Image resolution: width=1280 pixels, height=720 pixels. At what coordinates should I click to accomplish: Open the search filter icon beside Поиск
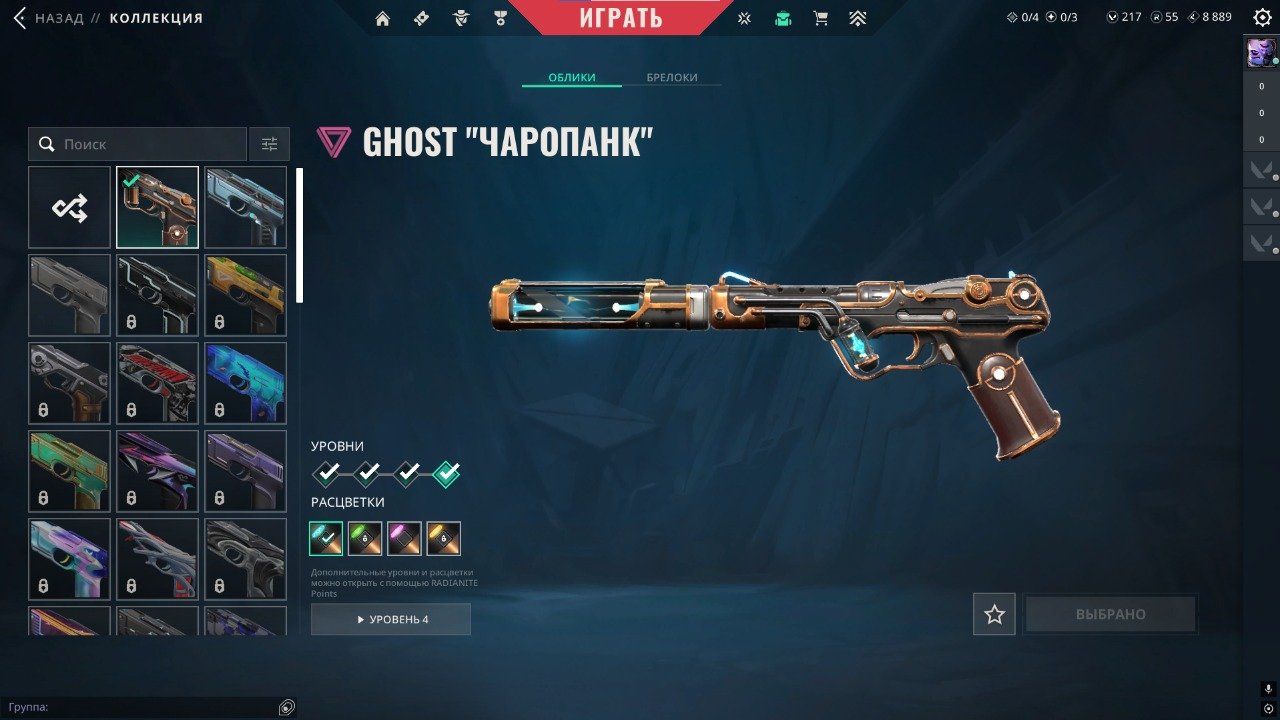click(x=268, y=144)
